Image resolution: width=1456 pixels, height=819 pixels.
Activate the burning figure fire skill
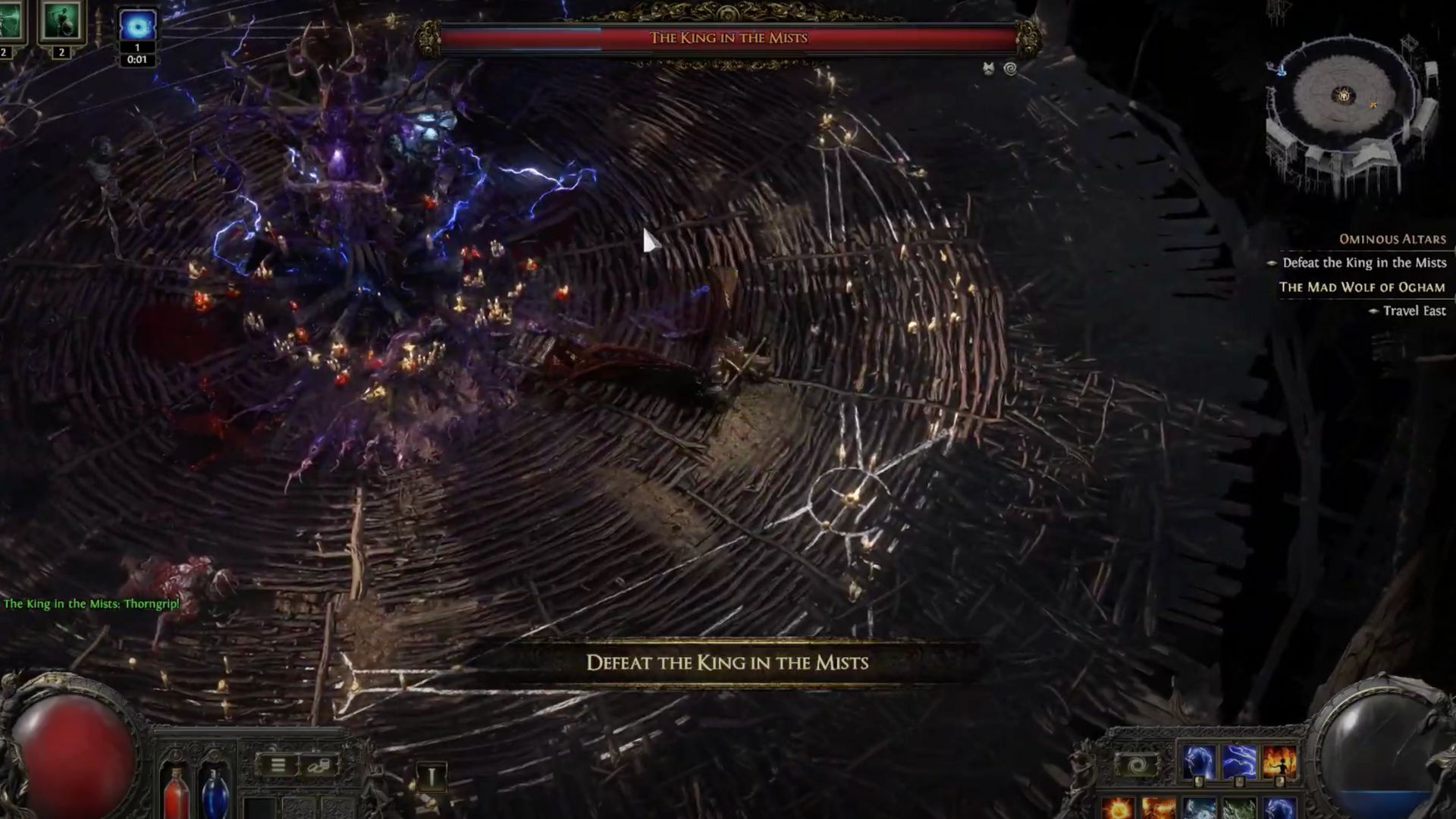click(x=1279, y=761)
